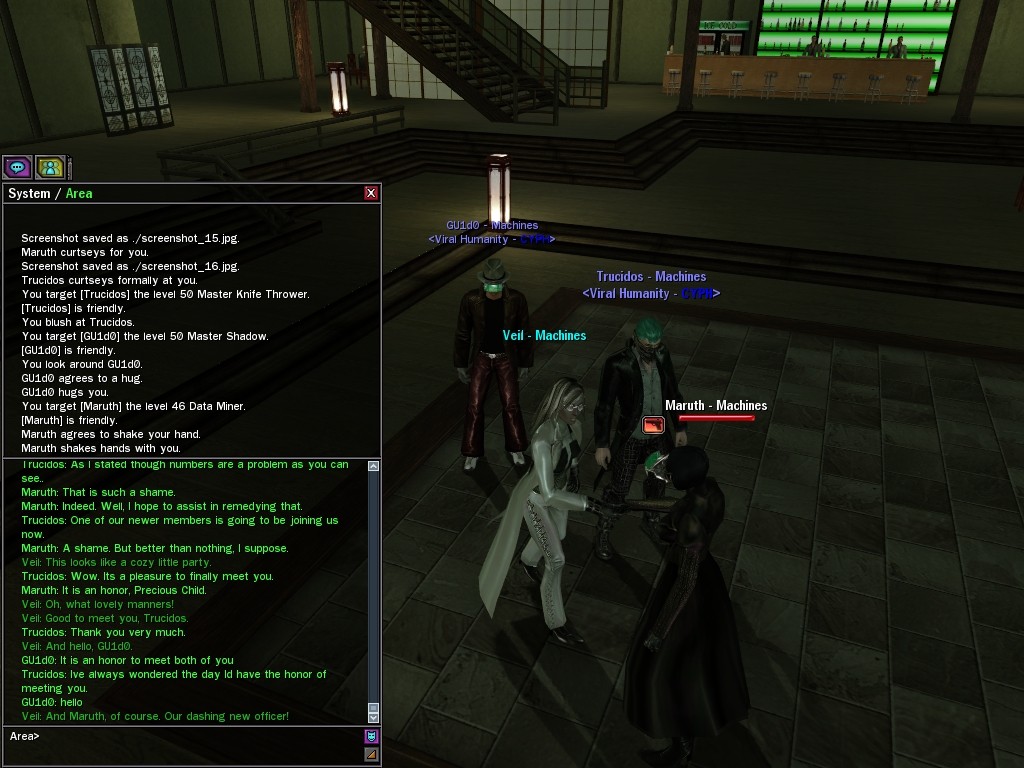Switch to the System chat tab

(x=29, y=193)
